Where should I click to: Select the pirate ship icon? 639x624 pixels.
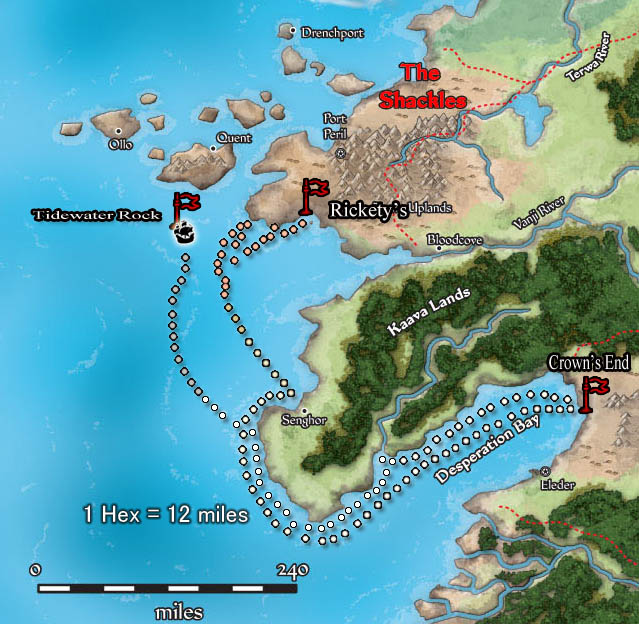[185, 236]
